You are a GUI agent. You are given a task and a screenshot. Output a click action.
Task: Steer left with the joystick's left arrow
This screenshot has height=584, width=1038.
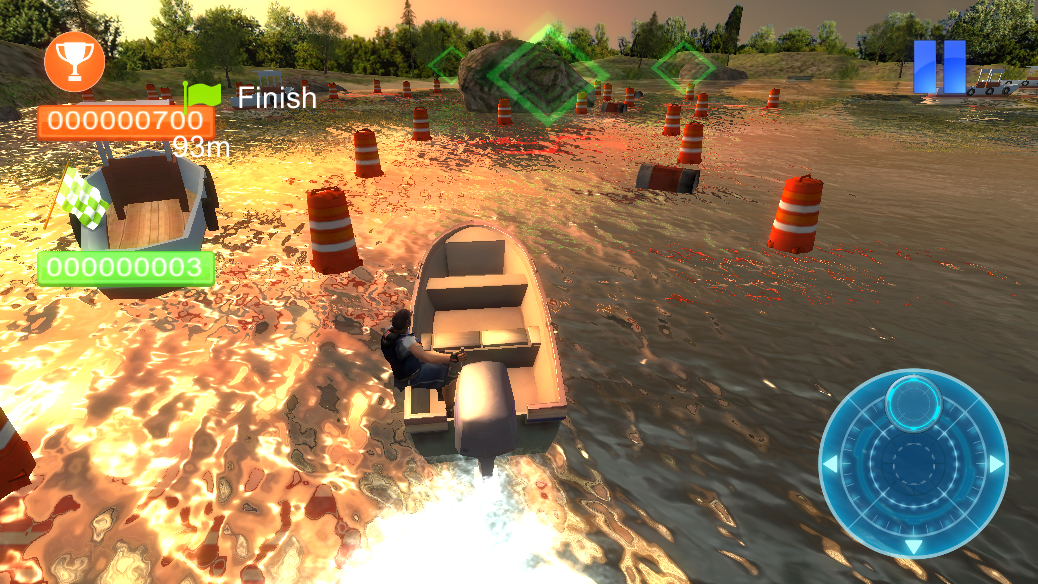pyautogui.click(x=829, y=465)
